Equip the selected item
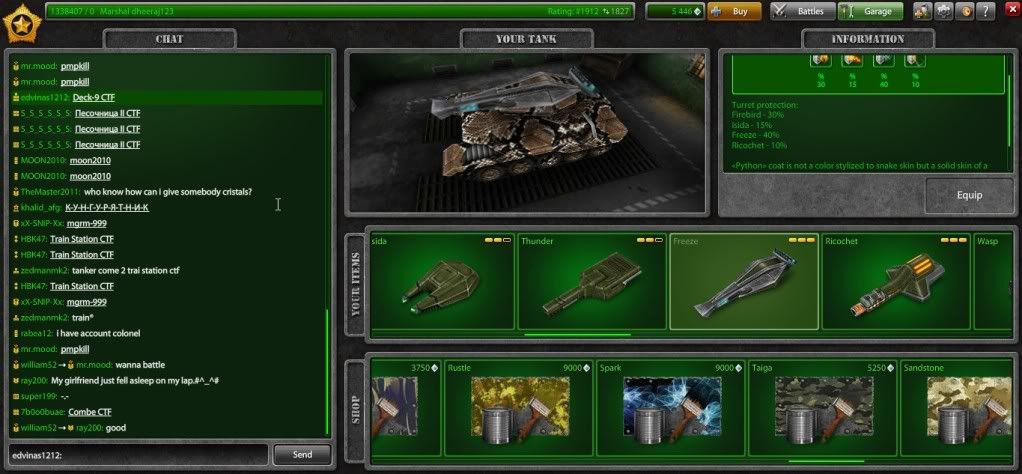 [x=969, y=195]
